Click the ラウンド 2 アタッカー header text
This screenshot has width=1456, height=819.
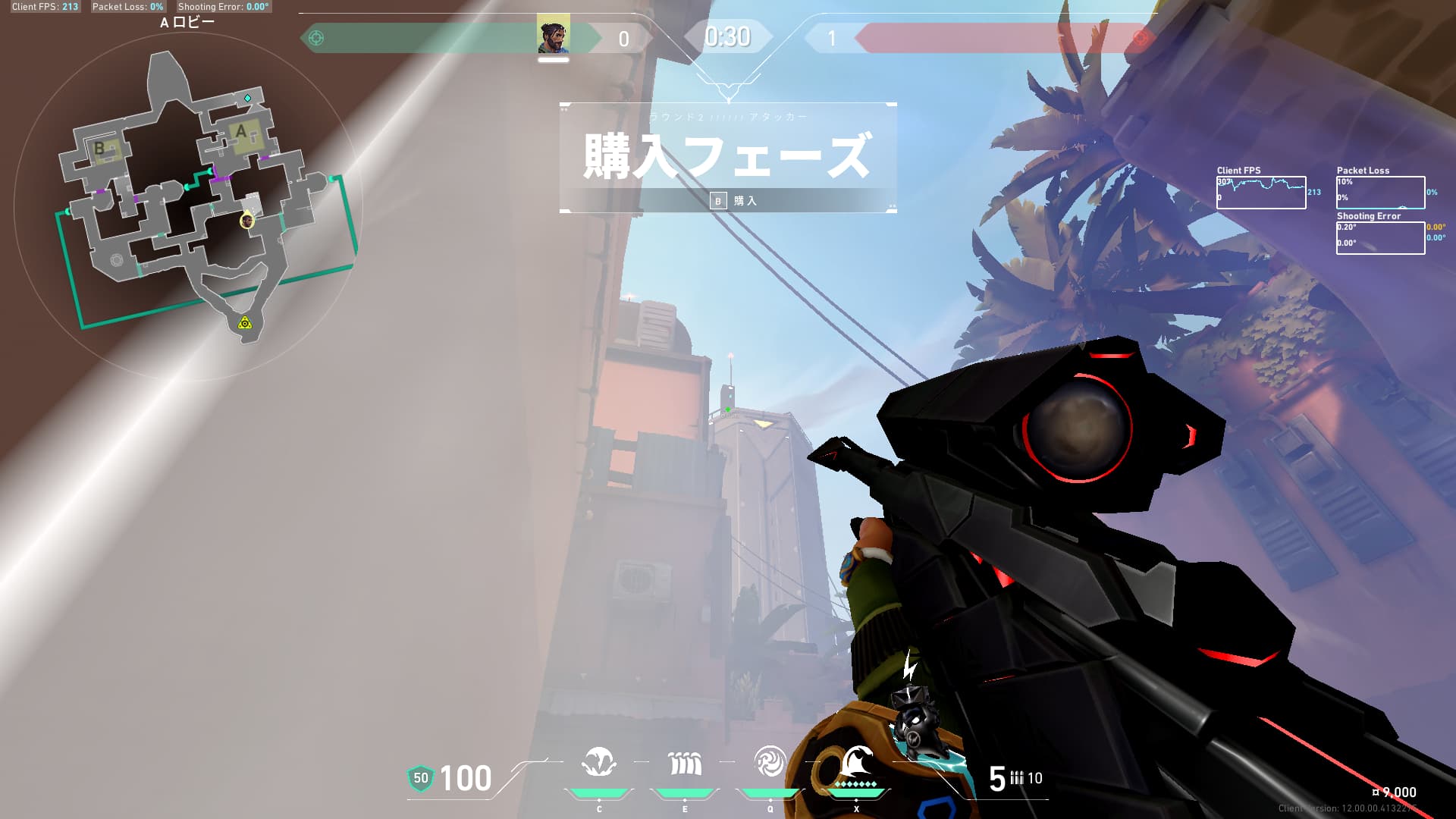[726, 115]
